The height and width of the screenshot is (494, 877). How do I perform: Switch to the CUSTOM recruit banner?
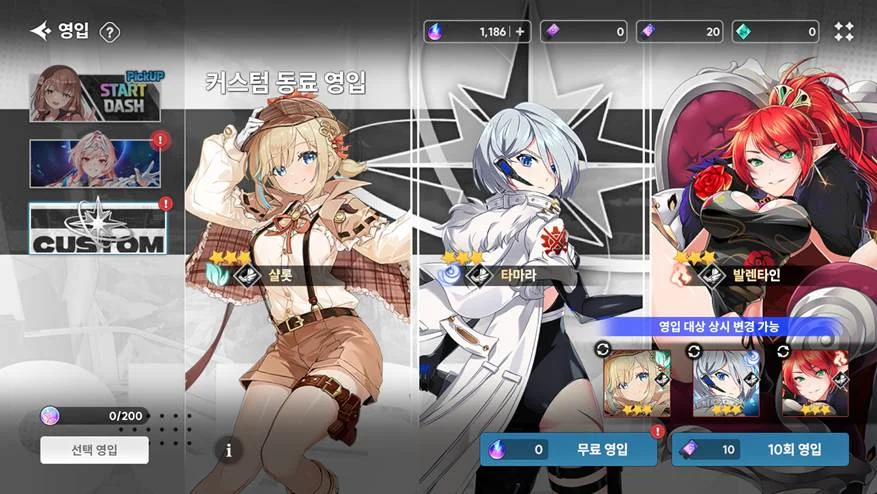click(x=96, y=229)
